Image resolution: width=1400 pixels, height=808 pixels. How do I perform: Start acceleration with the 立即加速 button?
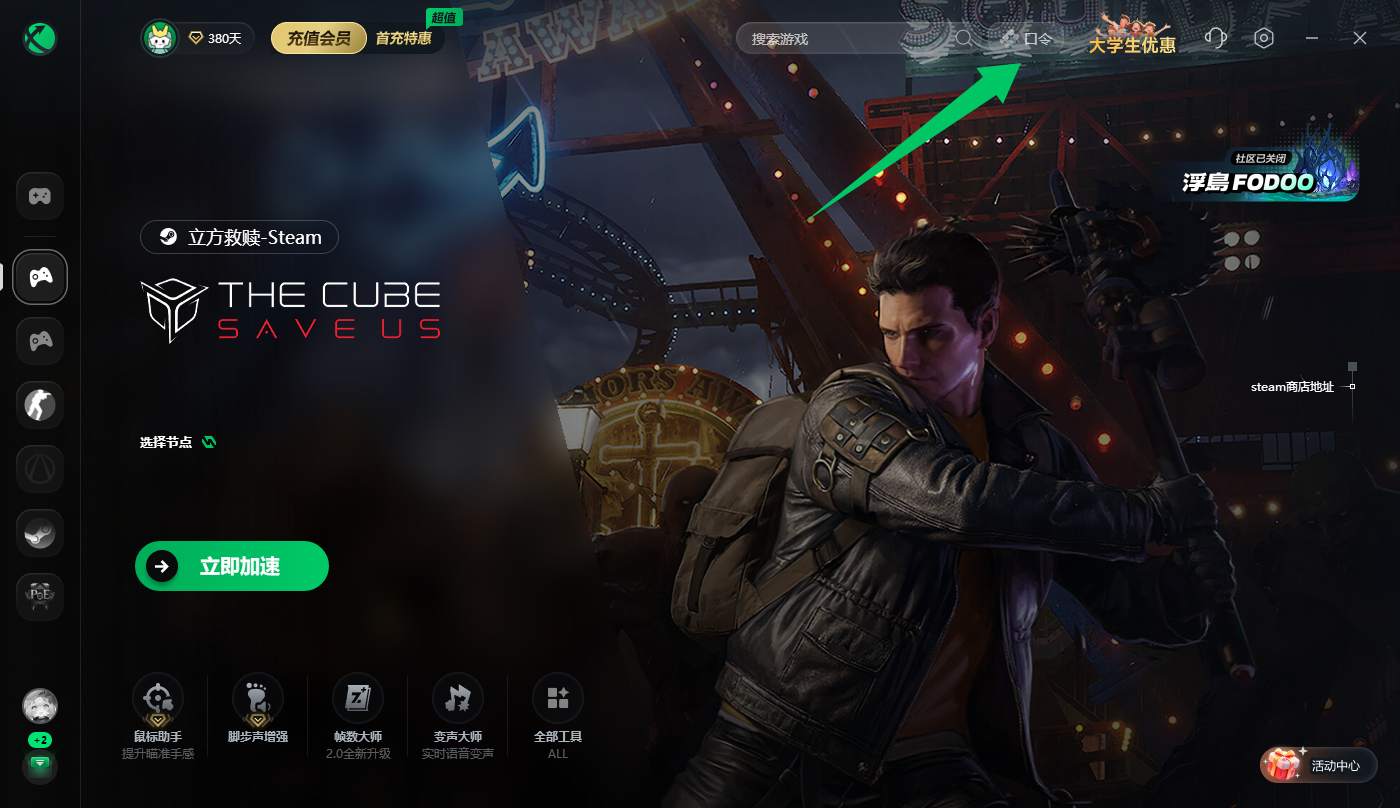click(232, 566)
